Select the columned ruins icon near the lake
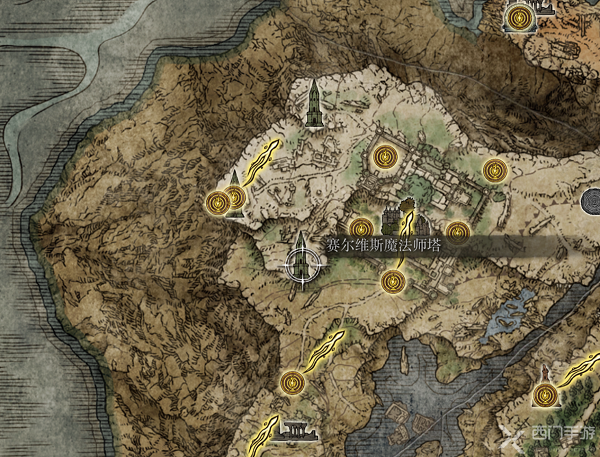This screenshot has height=457, width=600. coord(295,431)
